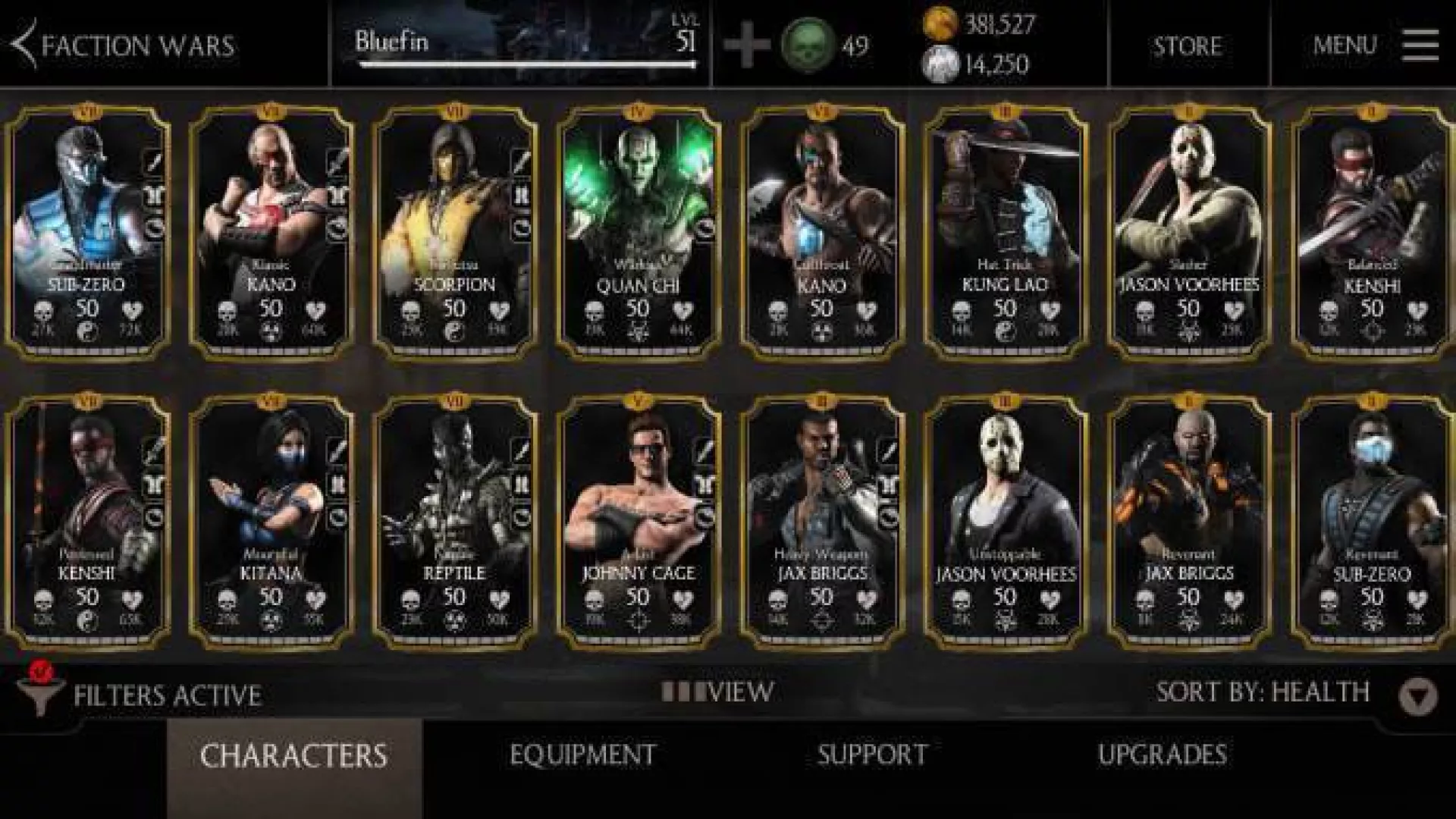Choose the Classic Kano card
Image resolution: width=1456 pixels, height=819 pixels.
[x=271, y=231]
